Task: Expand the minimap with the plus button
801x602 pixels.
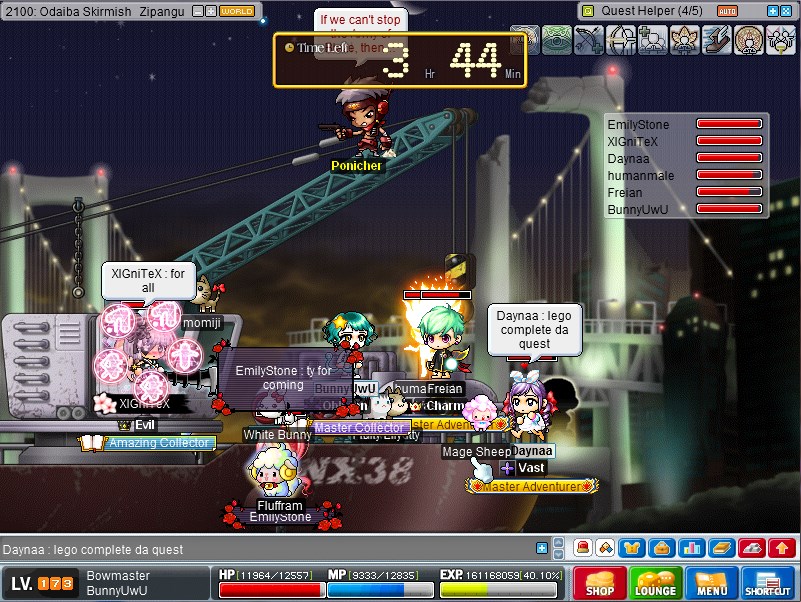Action: point(210,11)
